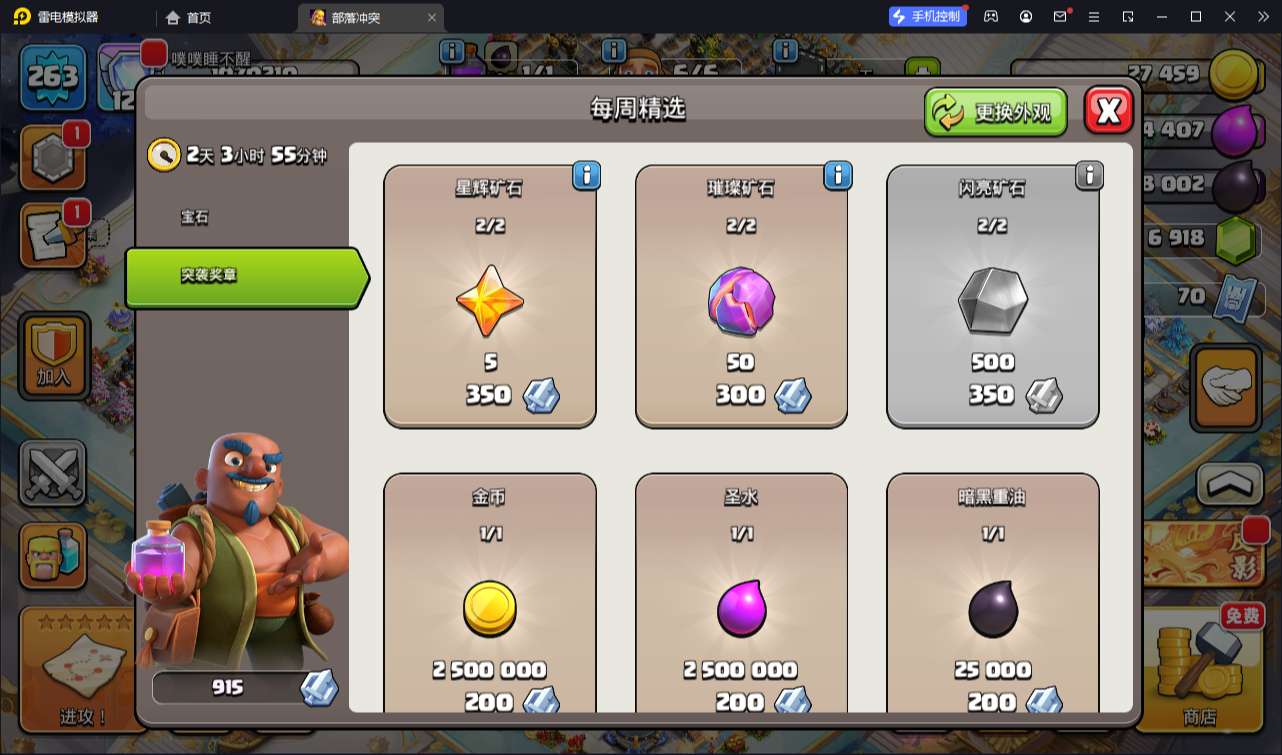Buy the 星辉矿石 star ore offer
This screenshot has height=755, width=1282.
pos(490,297)
